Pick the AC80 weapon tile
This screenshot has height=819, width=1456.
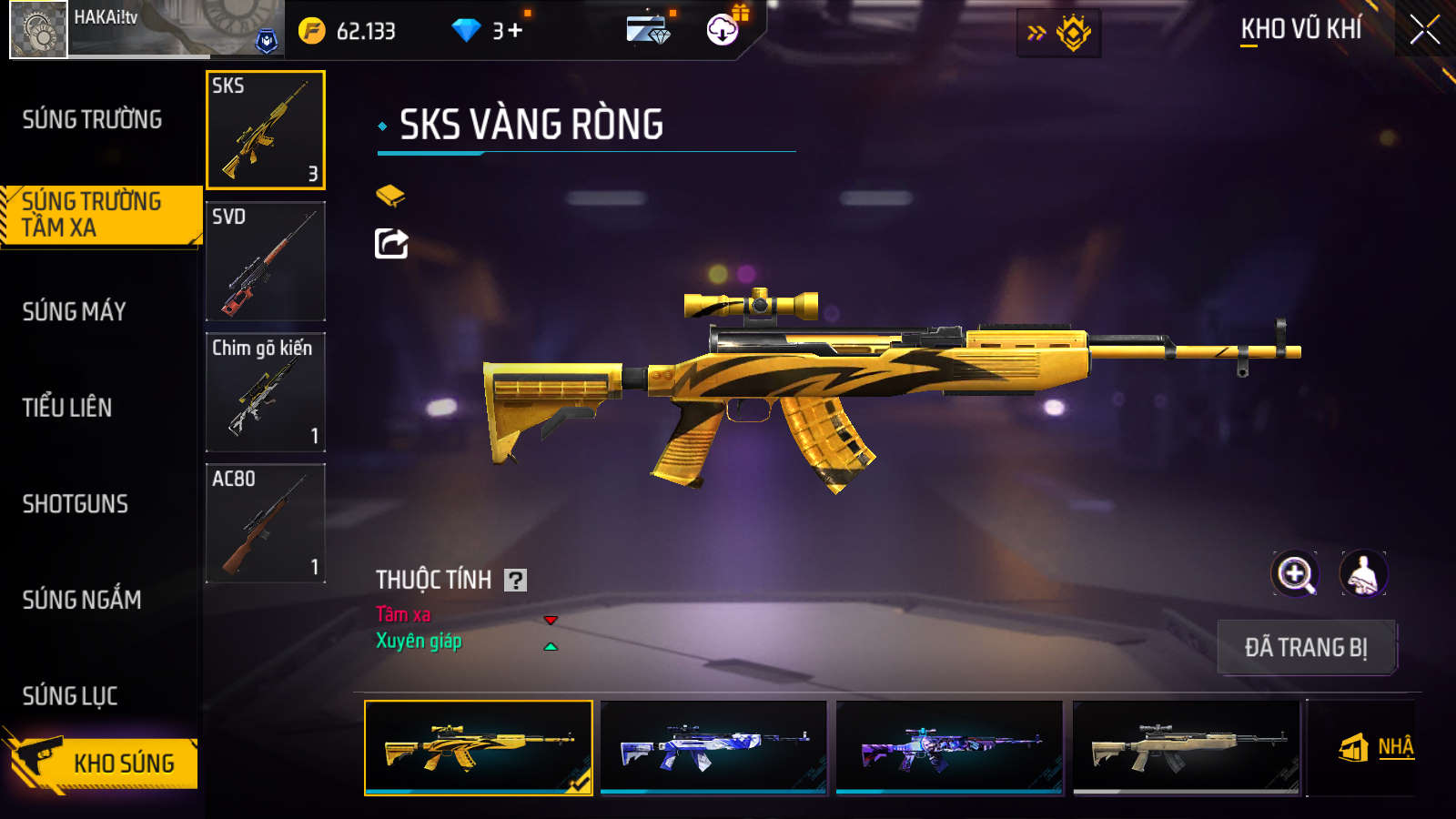click(266, 523)
